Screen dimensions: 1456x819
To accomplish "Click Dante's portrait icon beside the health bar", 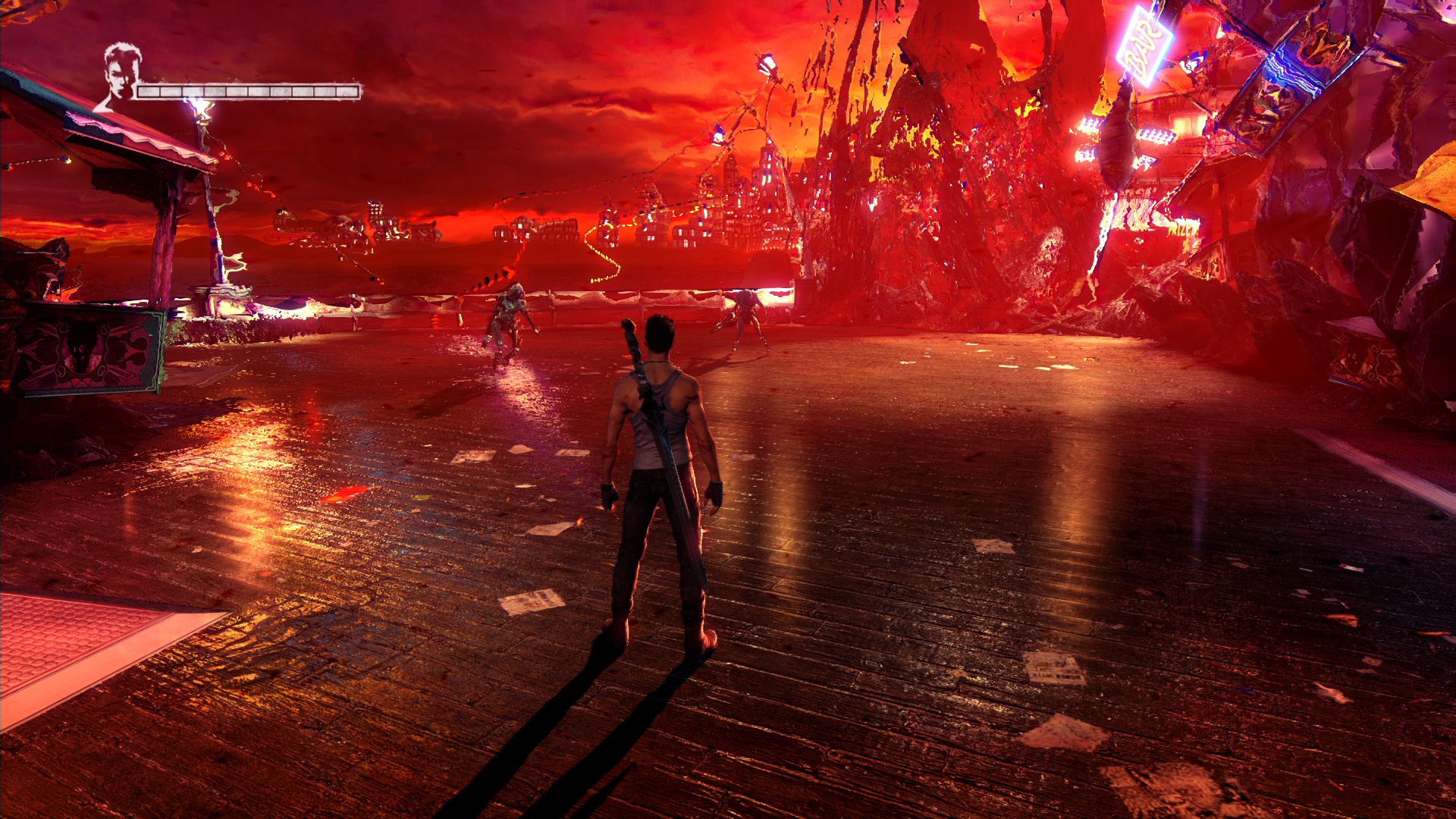I will coord(121,76).
